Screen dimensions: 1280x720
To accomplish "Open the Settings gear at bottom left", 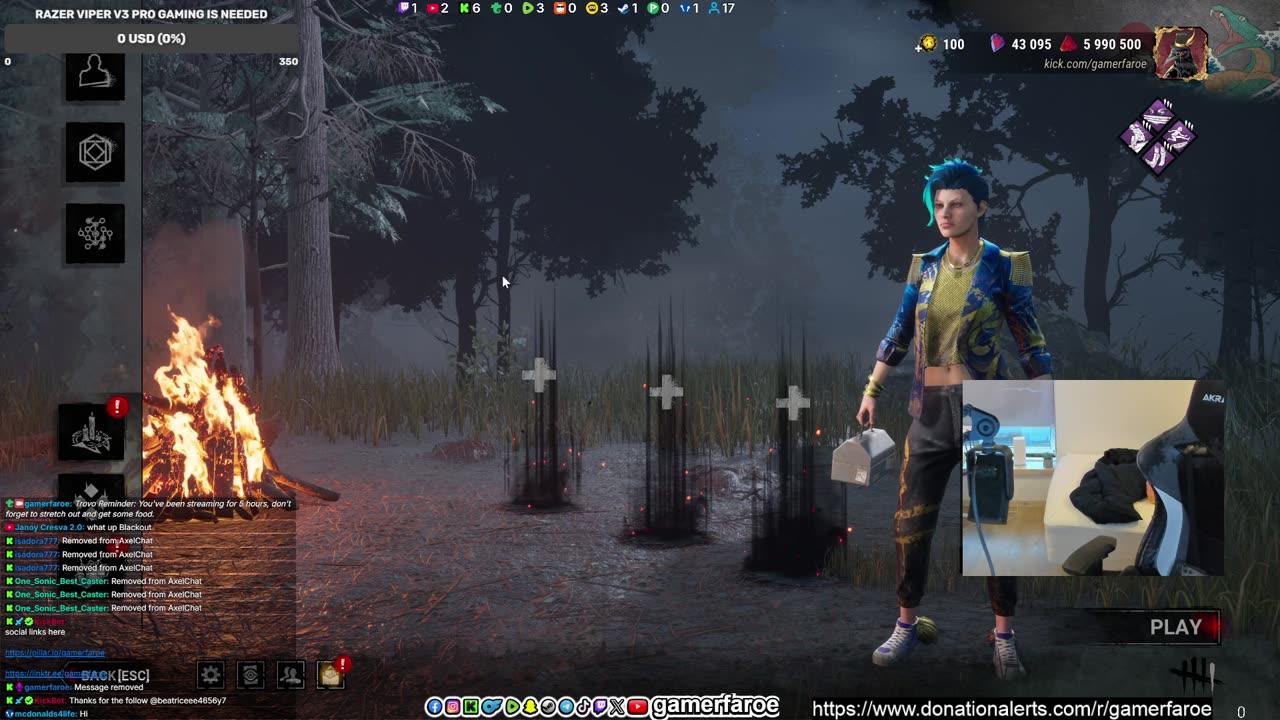I will click(x=210, y=675).
